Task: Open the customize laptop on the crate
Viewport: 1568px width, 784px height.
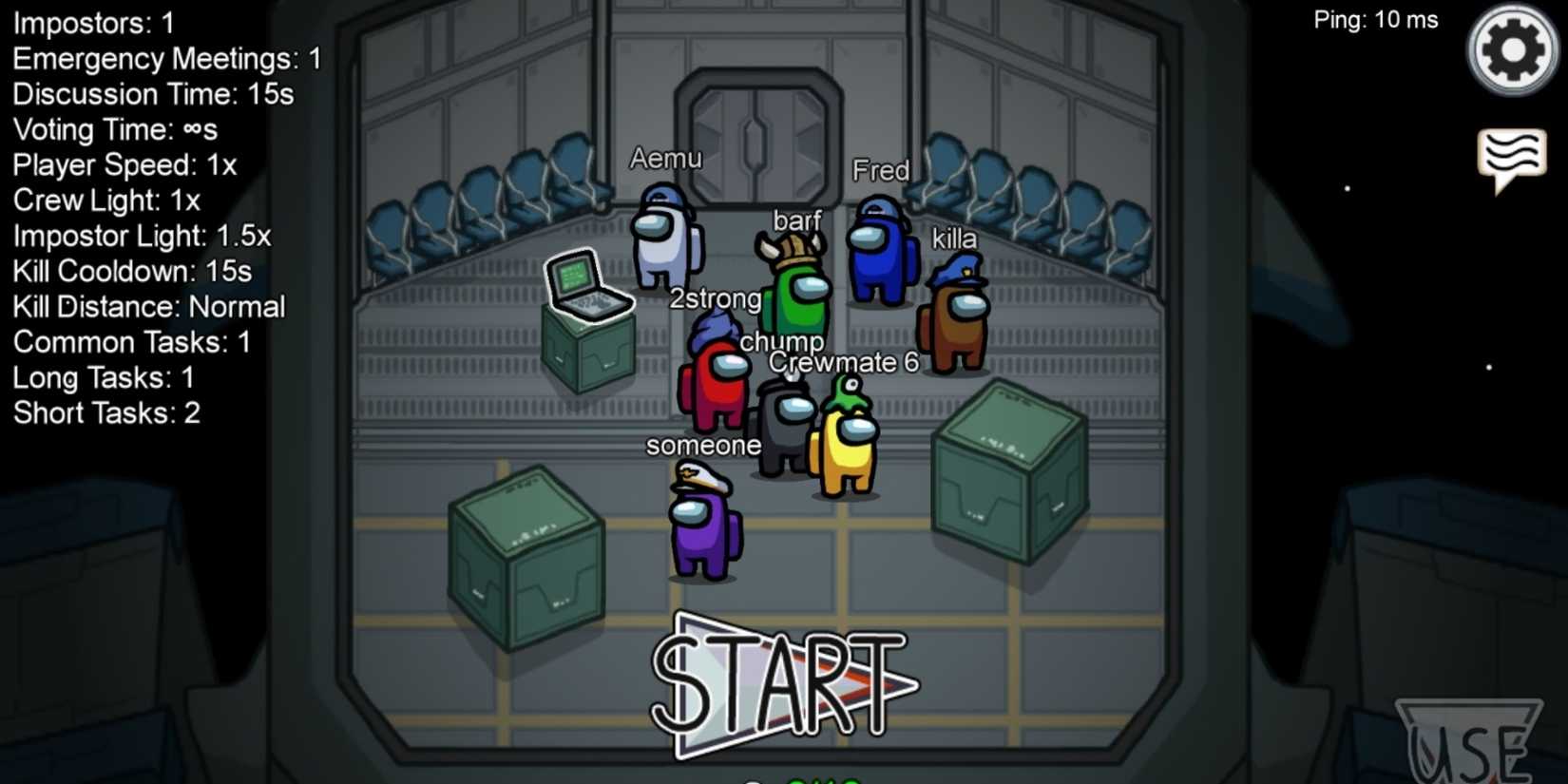Action: pyautogui.click(x=589, y=285)
